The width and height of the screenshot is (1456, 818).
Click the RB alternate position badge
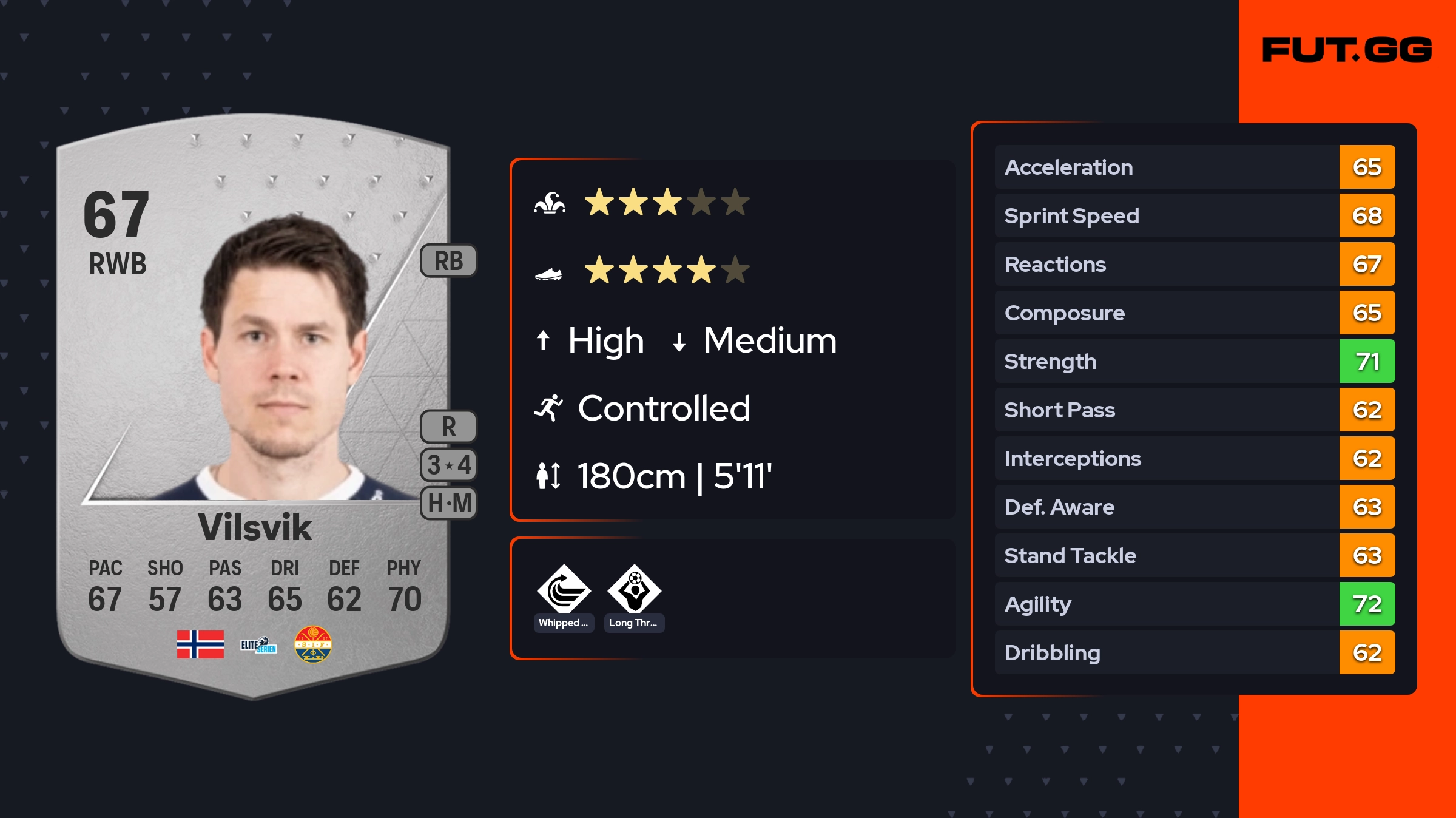[449, 261]
